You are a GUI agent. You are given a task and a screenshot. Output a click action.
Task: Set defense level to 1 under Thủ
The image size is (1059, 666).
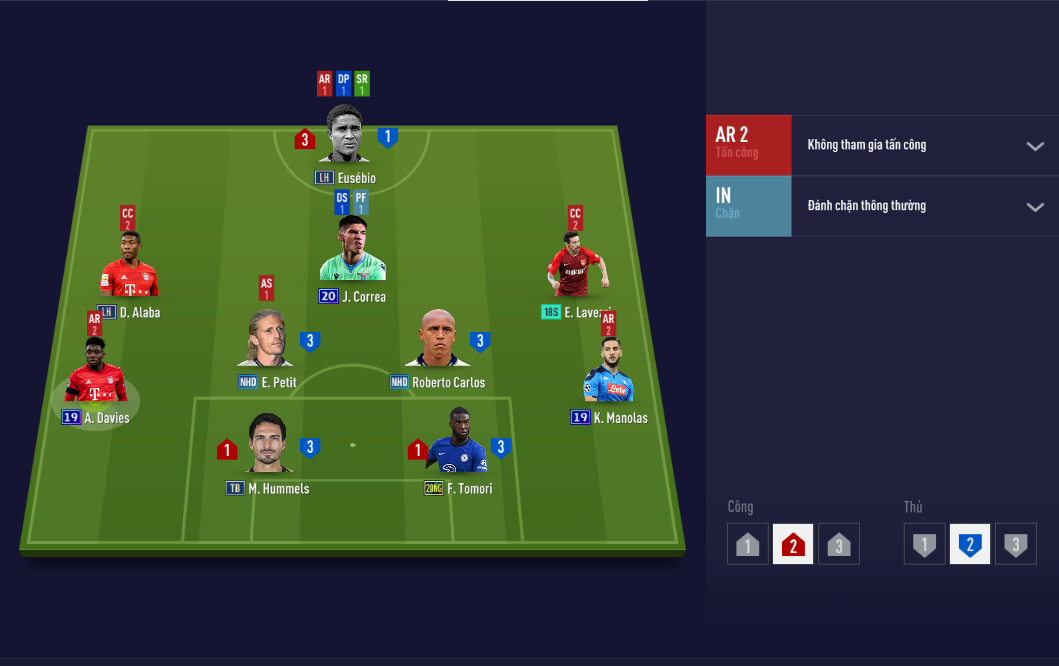click(925, 545)
